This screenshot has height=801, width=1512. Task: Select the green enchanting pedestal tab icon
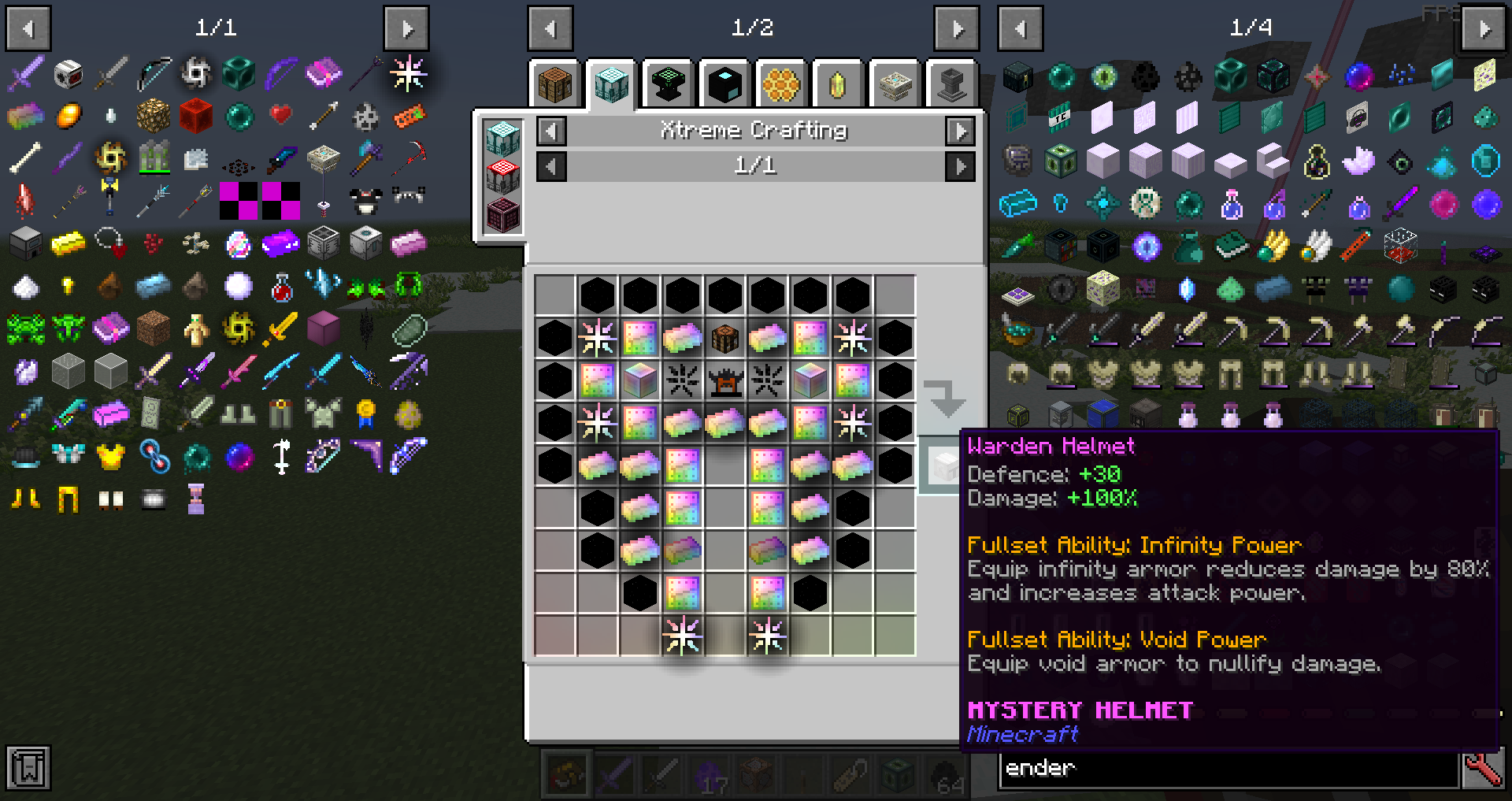click(667, 83)
